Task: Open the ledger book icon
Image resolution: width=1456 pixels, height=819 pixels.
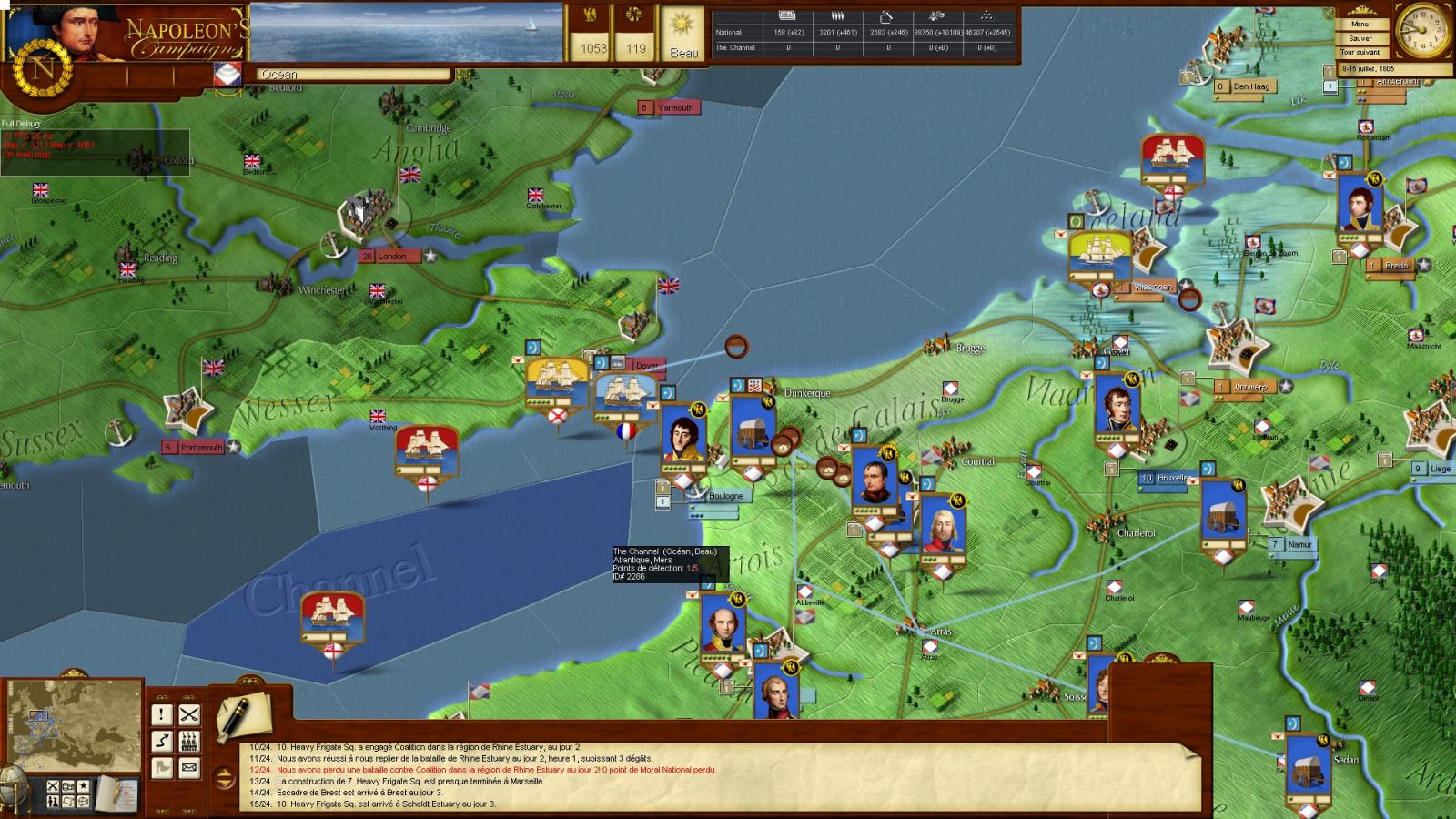Action: 115,794
